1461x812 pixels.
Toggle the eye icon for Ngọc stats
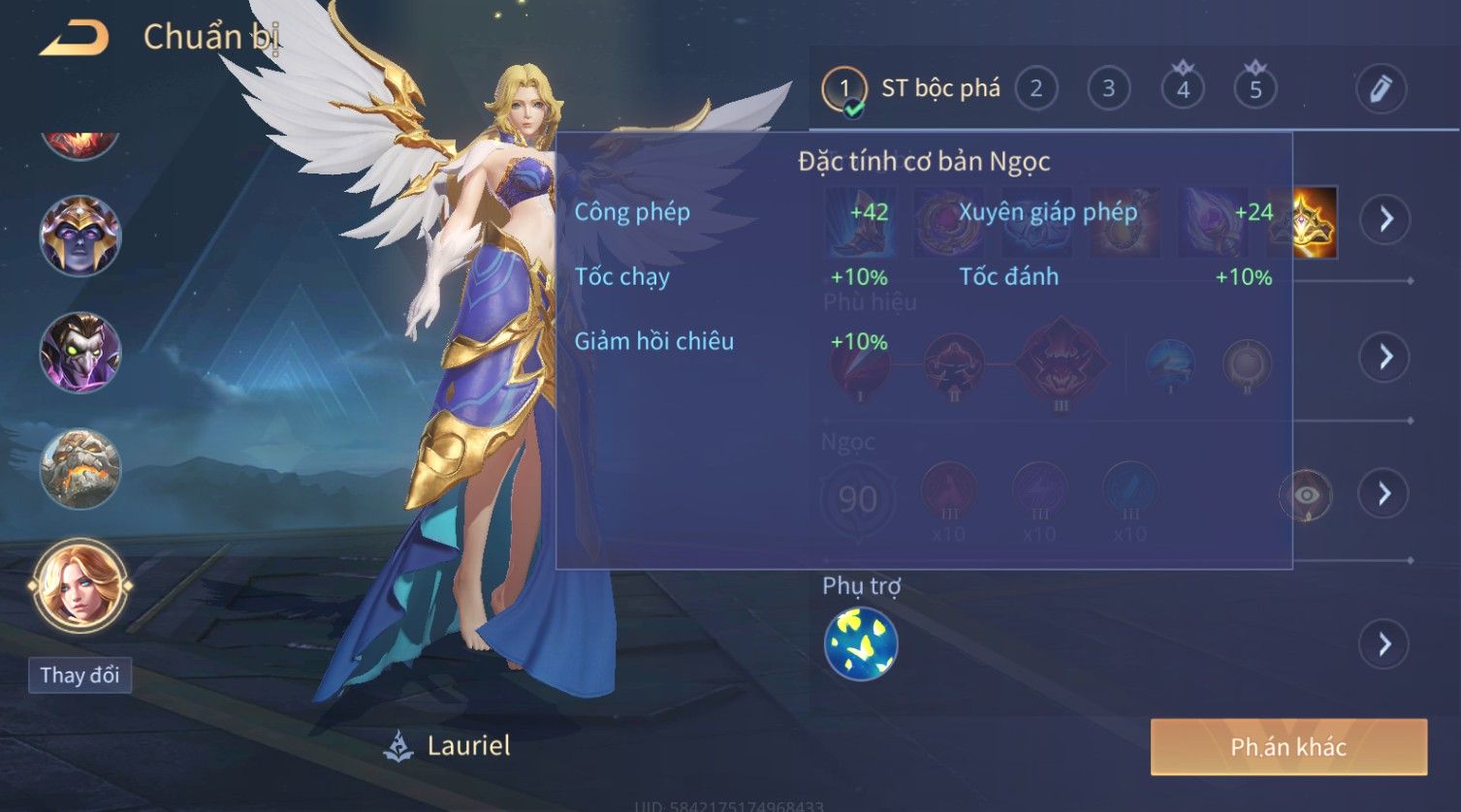pyautogui.click(x=1306, y=495)
